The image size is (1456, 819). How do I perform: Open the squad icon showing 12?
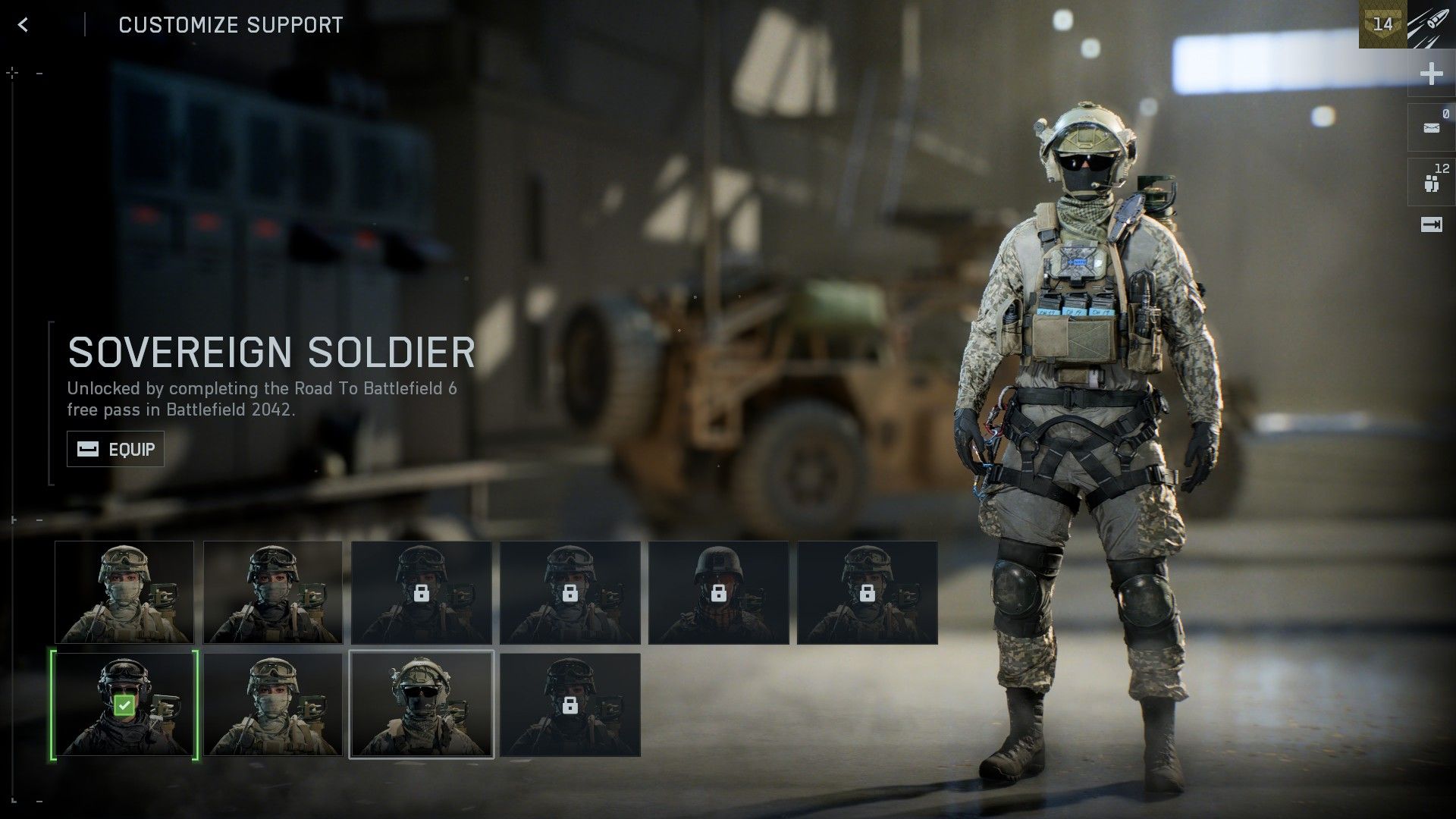pos(1431,183)
